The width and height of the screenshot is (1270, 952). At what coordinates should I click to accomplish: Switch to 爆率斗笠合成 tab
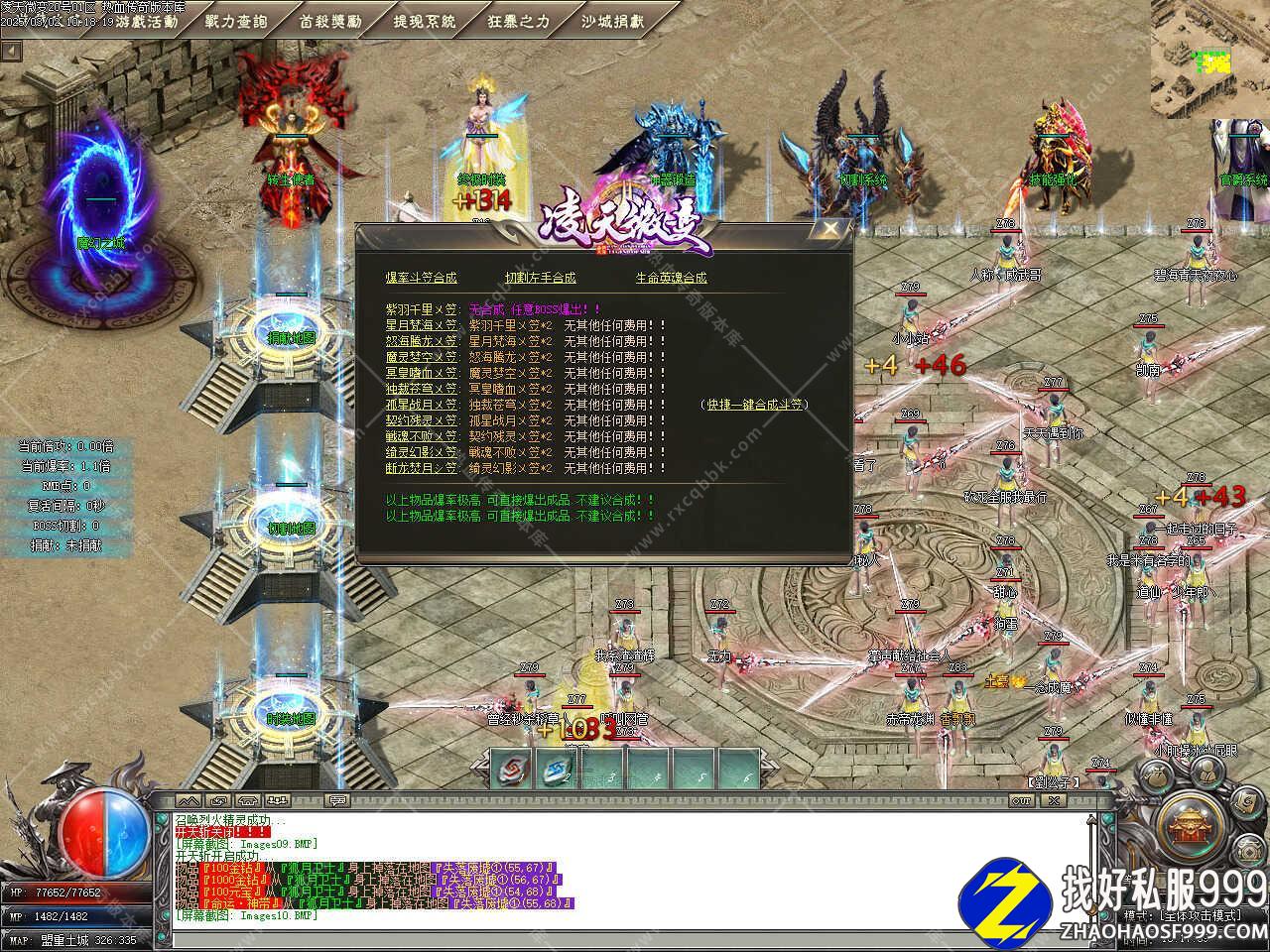point(421,278)
